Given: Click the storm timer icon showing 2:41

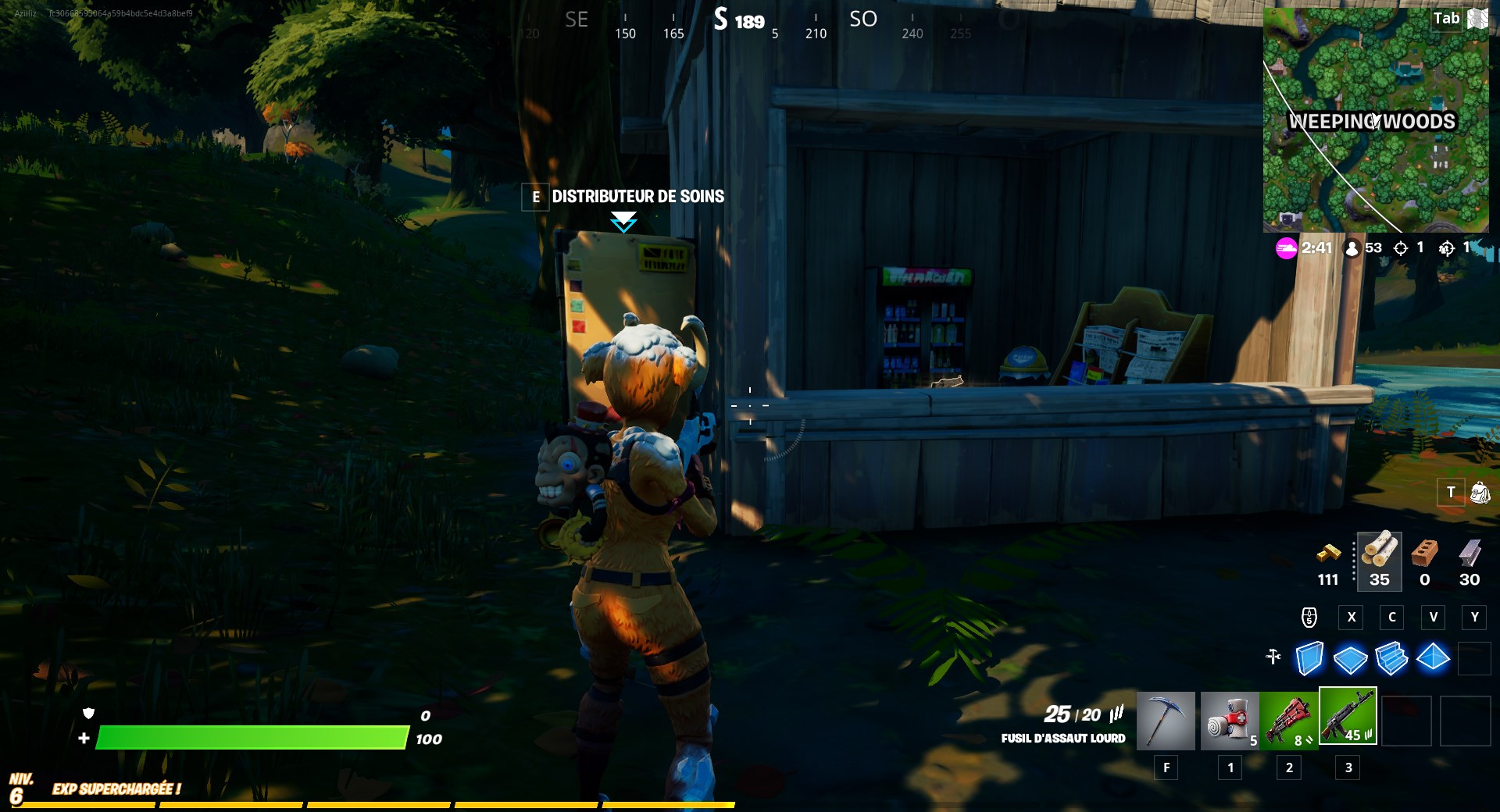Looking at the screenshot, I should coord(1284,248).
